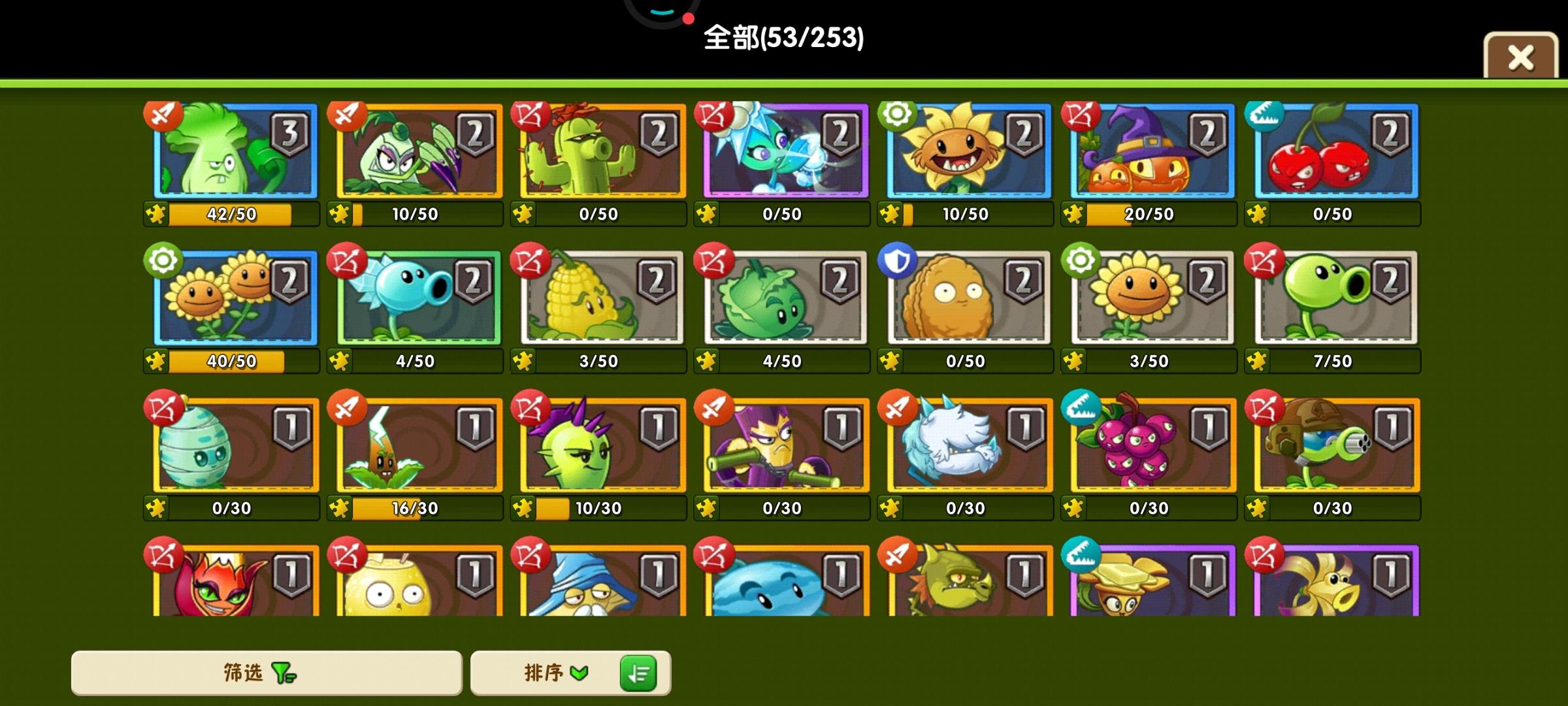Image resolution: width=1568 pixels, height=706 pixels.
Task: Close the plant collection screen
Action: point(1520,58)
